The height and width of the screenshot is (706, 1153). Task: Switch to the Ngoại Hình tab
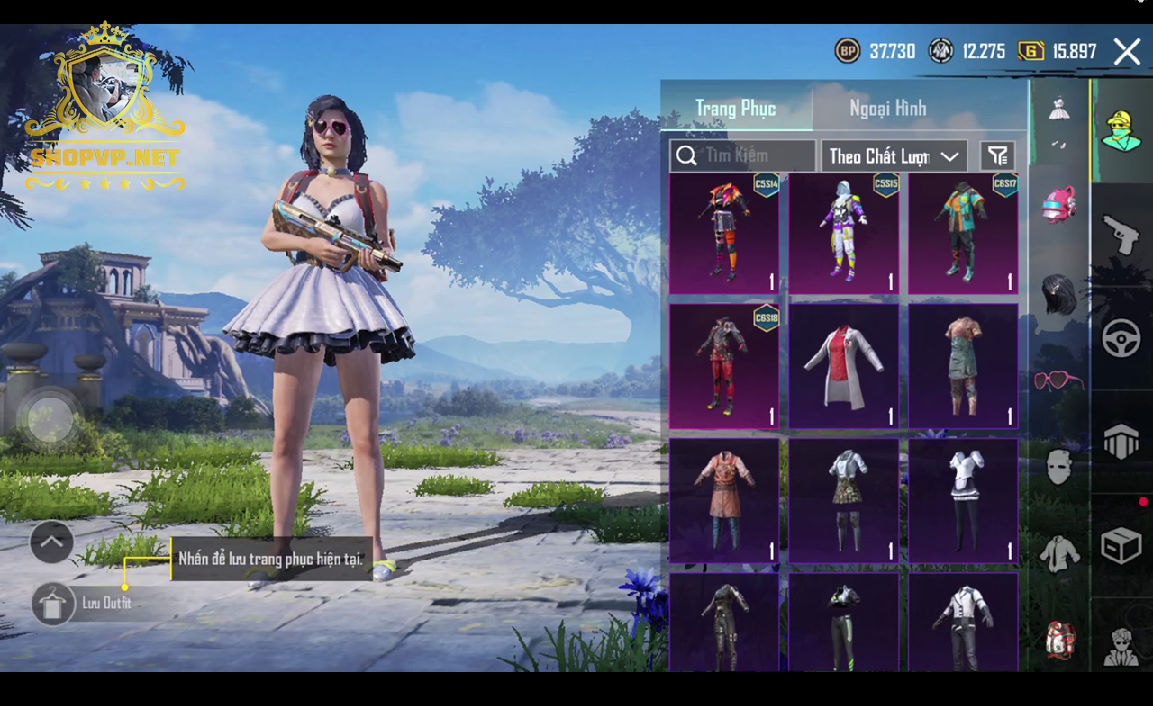[x=888, y=108]
